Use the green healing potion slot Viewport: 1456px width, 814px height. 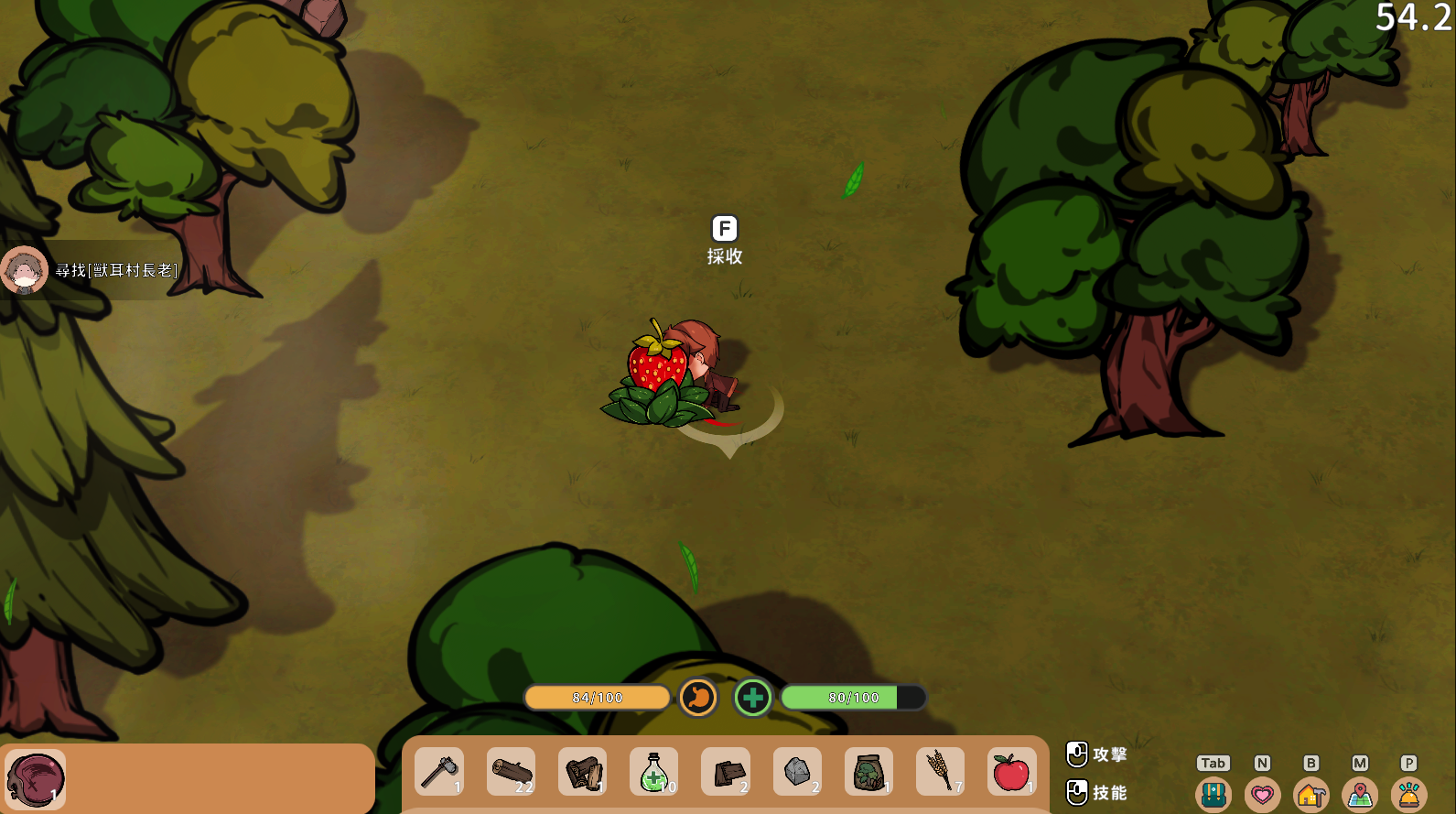[x=654, y=772]
